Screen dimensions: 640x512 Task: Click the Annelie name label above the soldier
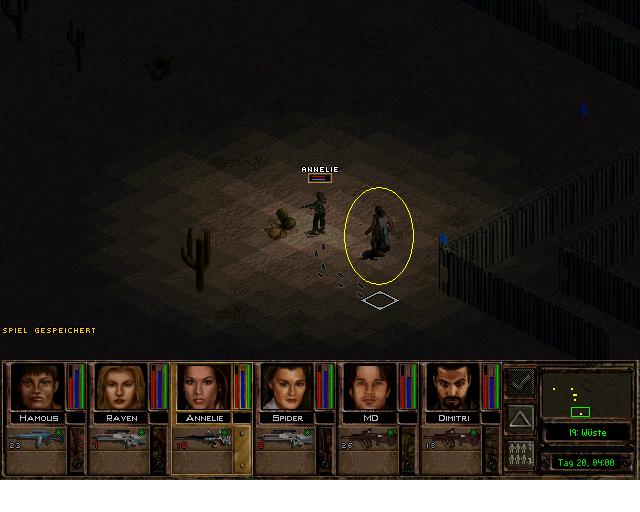(320, 170)
